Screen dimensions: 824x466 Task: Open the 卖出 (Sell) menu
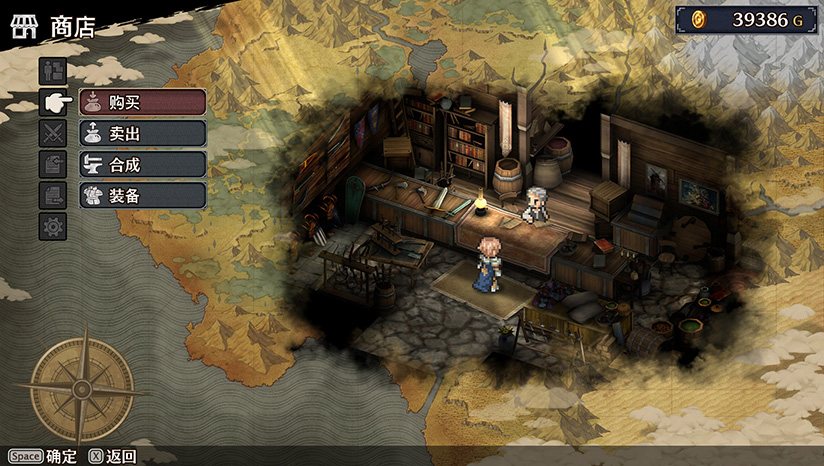click(142, 133)
